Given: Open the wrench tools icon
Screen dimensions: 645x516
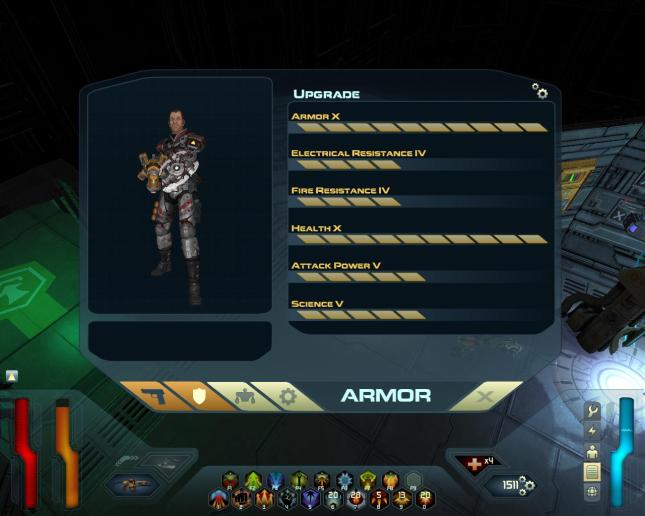Looking at the screenshot, I should [x=592, y=411].
